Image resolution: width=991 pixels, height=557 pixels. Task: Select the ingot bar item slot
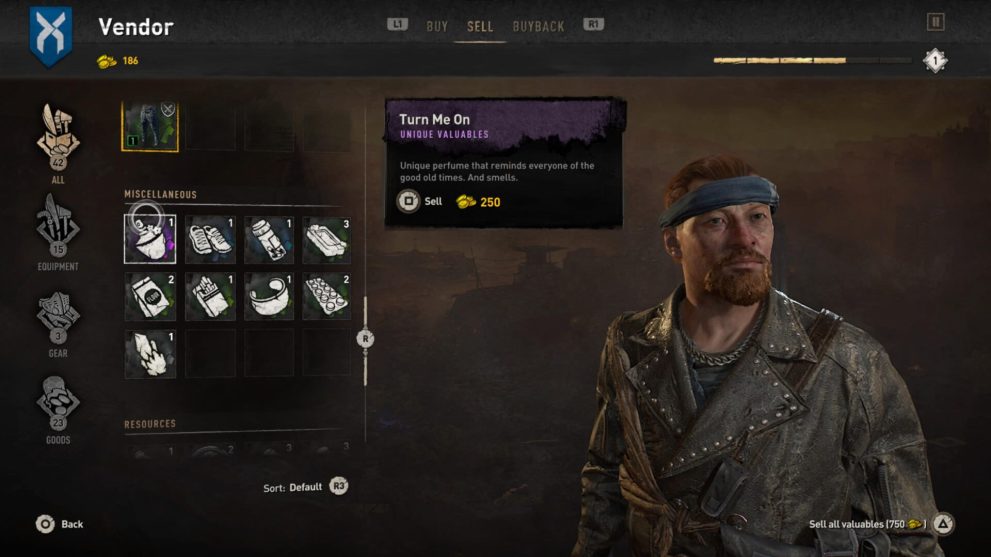[327, 239]
